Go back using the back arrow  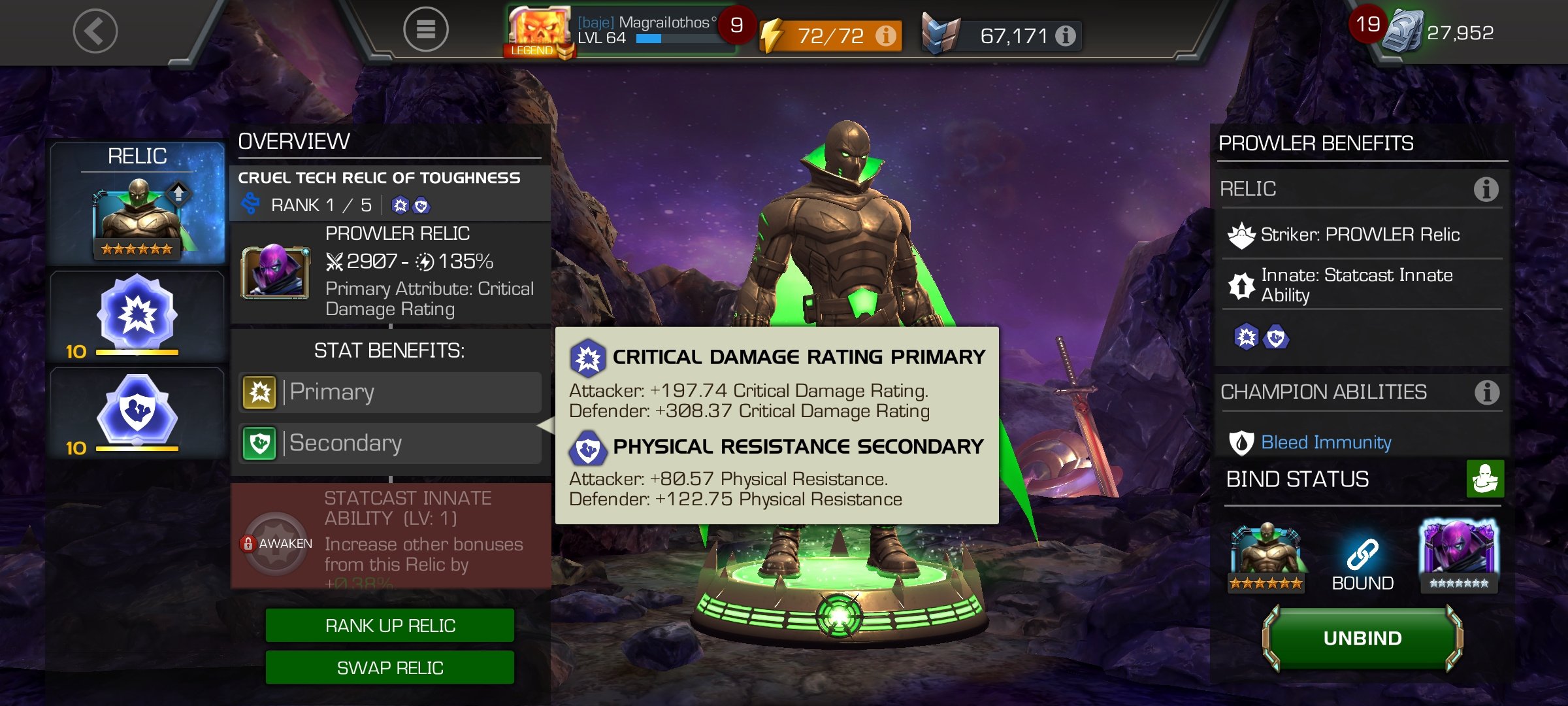coord(95,31)
